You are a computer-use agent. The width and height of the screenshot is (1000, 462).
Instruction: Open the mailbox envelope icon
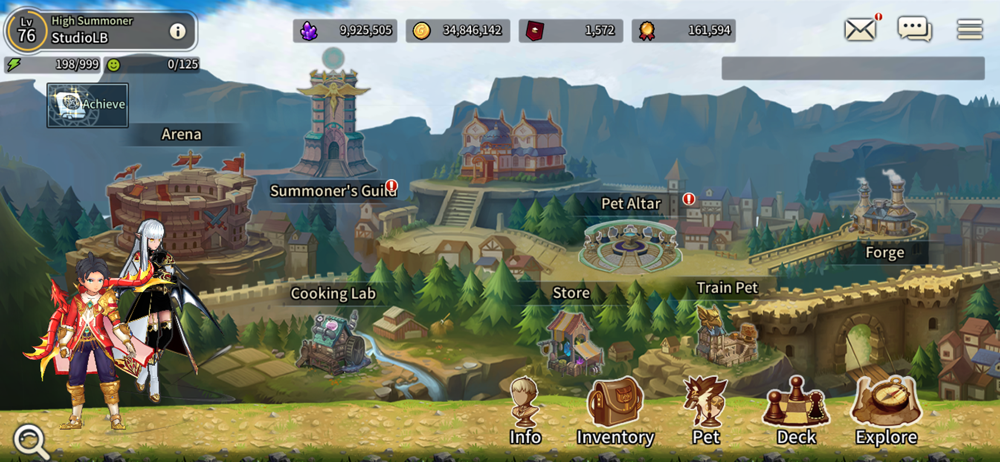click(x=860, y=29)
